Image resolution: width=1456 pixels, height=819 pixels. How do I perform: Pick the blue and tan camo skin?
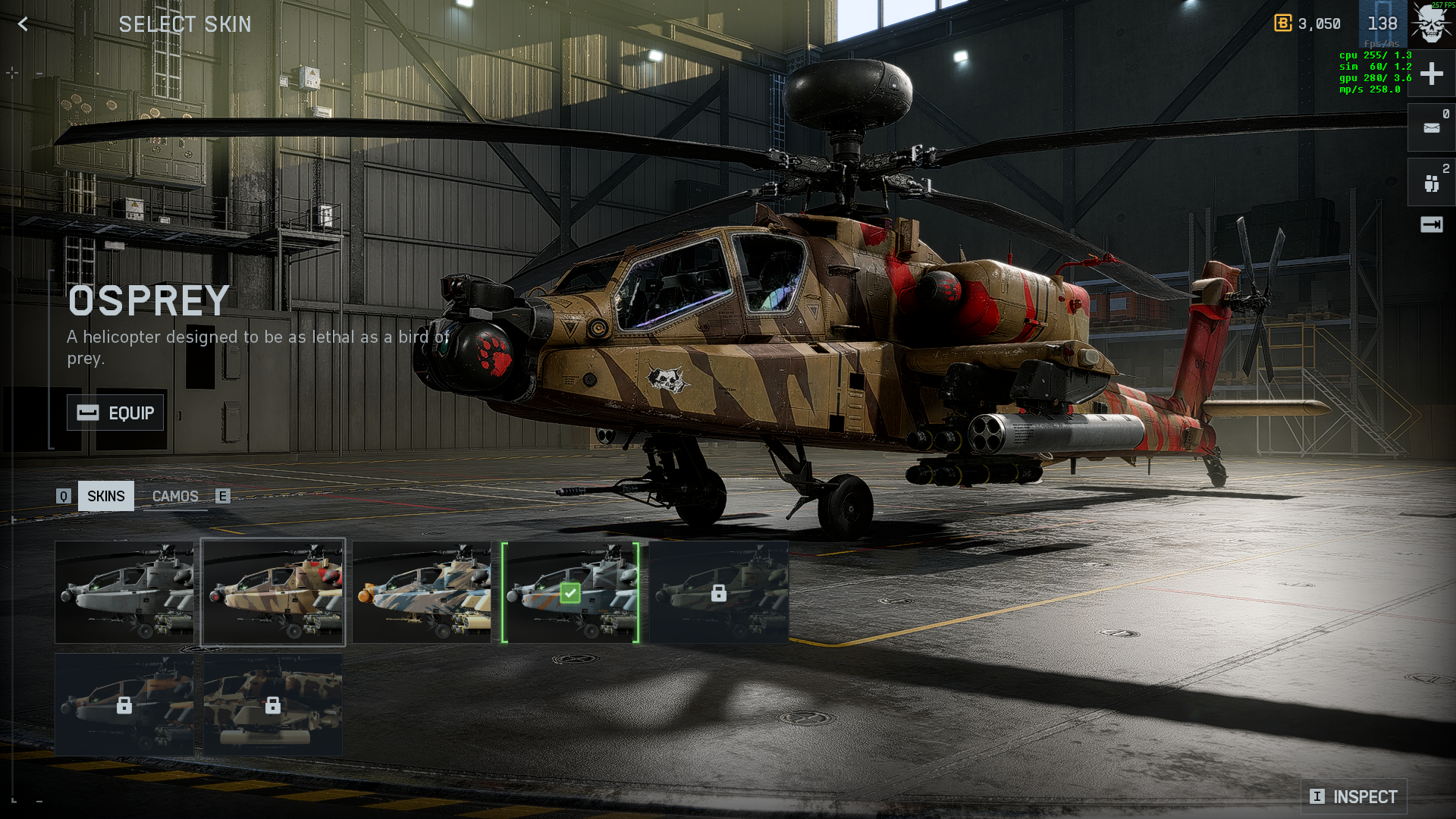pos(422,592)
